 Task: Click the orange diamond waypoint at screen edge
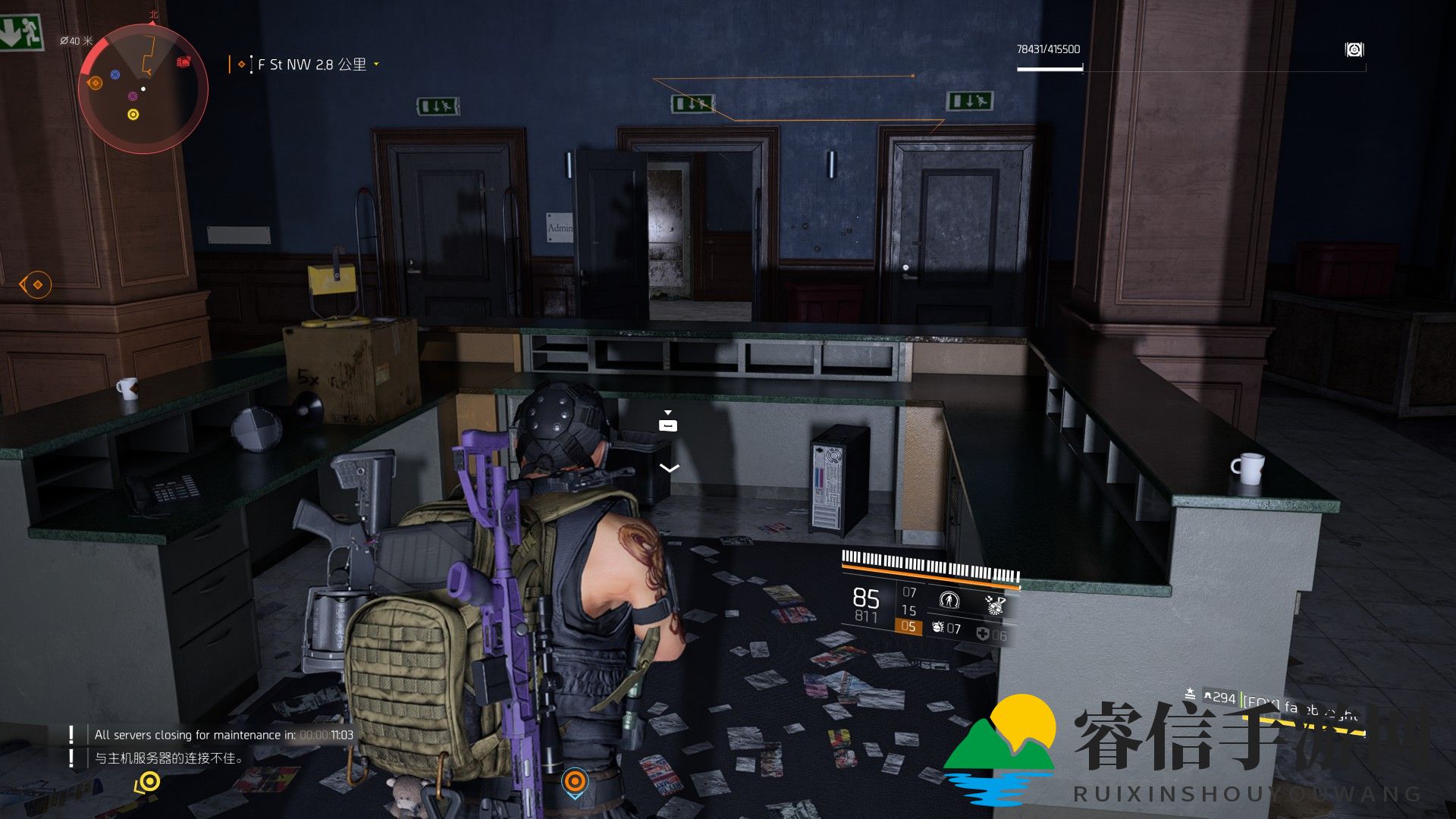point(36,284)
